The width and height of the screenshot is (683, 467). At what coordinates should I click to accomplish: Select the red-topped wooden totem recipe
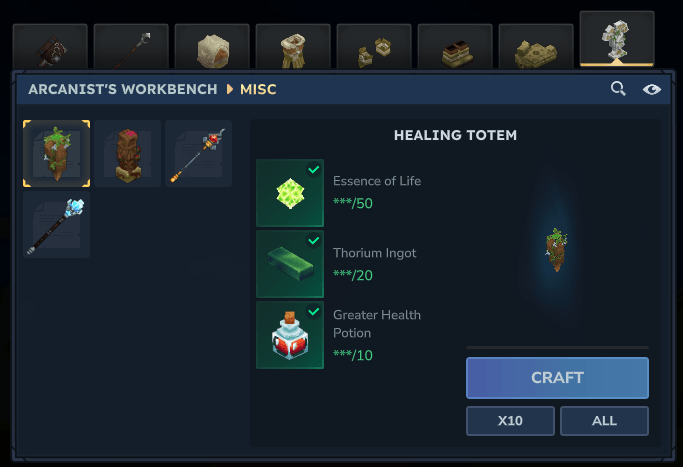point(127,154)
